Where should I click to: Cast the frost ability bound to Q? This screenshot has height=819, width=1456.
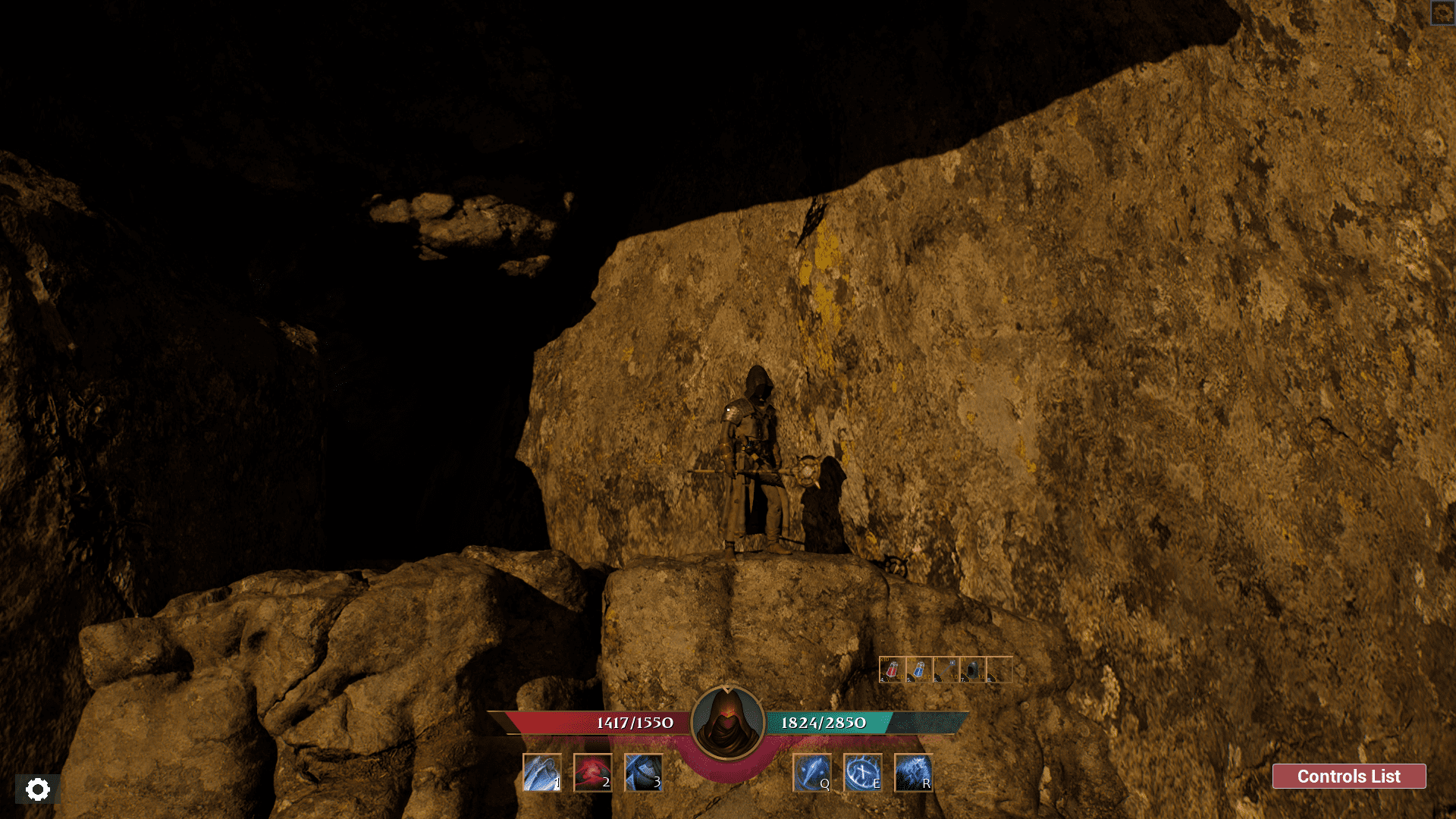pyautogui.click(x=813, y=772)
